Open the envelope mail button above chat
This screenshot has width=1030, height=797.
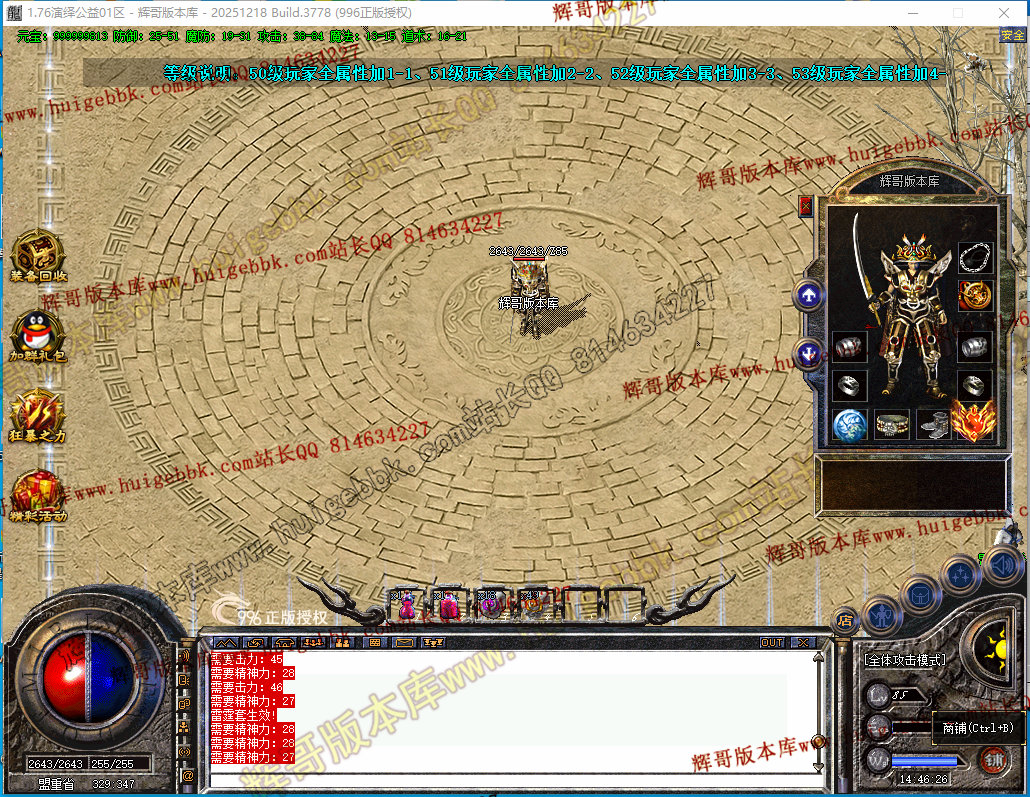pyautogui.click(x=404, y=642)
